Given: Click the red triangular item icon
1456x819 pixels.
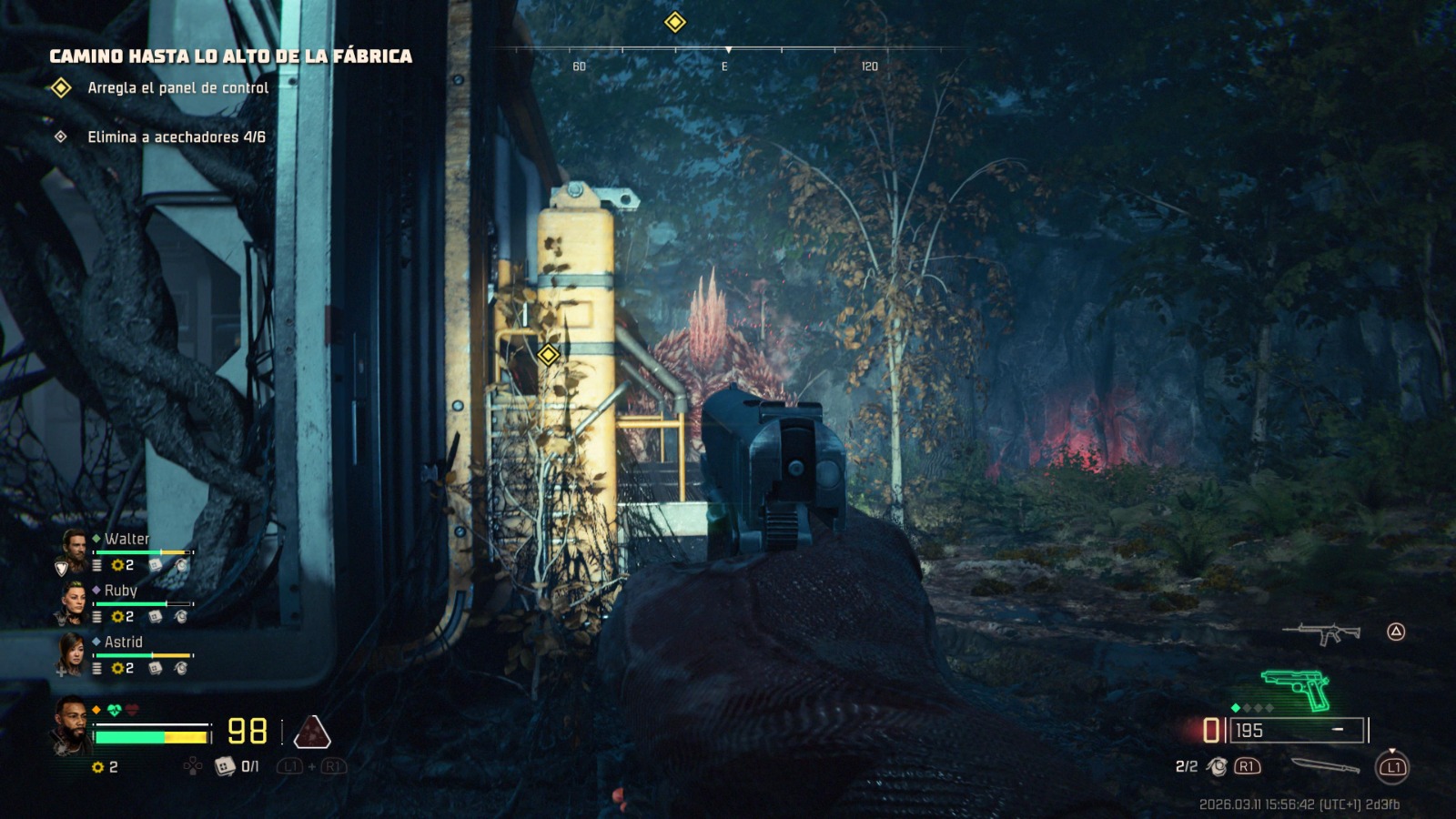Looking at the screenshot, I should pyautogui.click(x=312, y=732).
